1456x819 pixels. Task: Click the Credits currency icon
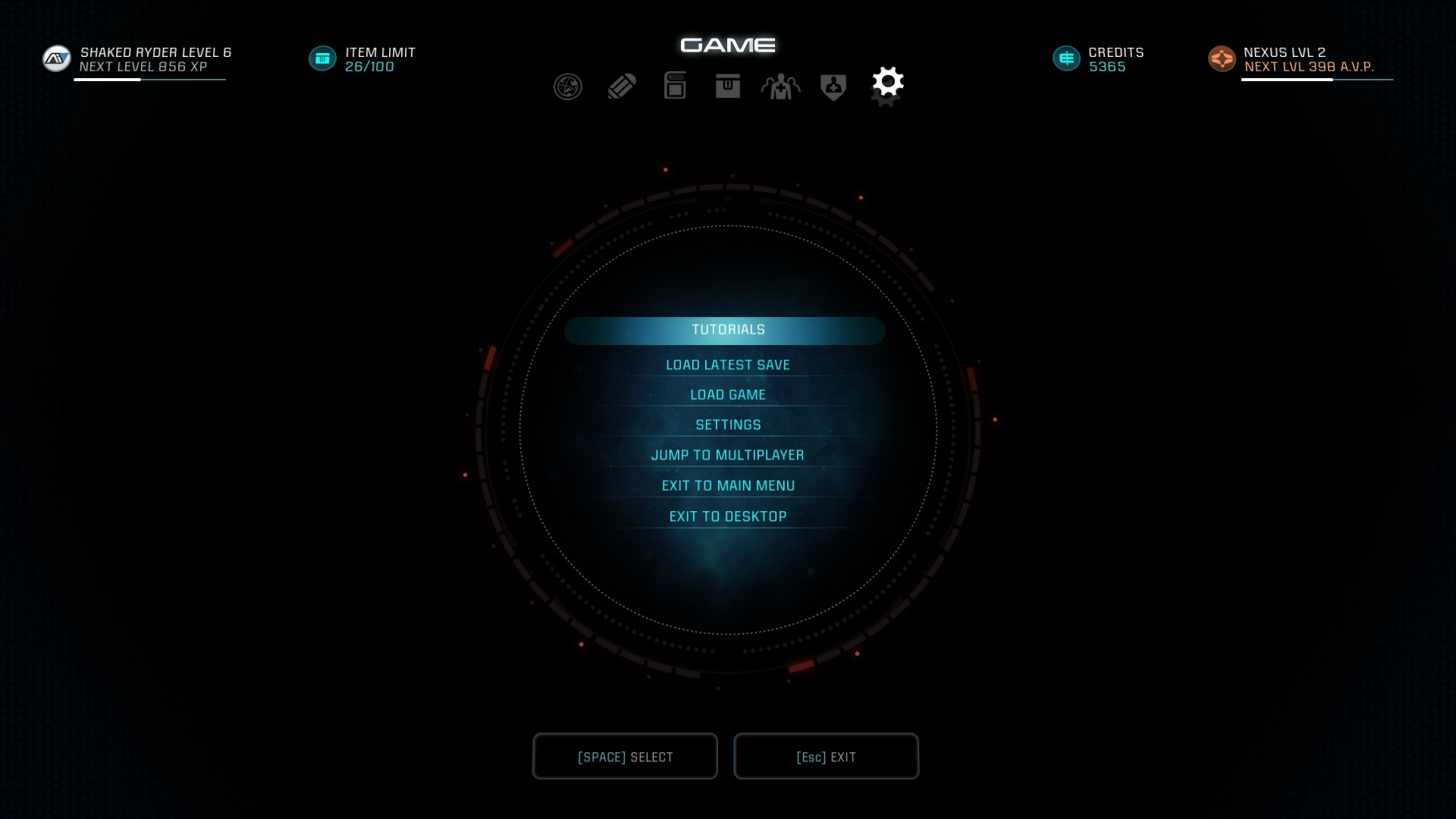(x=1066, y=58)
